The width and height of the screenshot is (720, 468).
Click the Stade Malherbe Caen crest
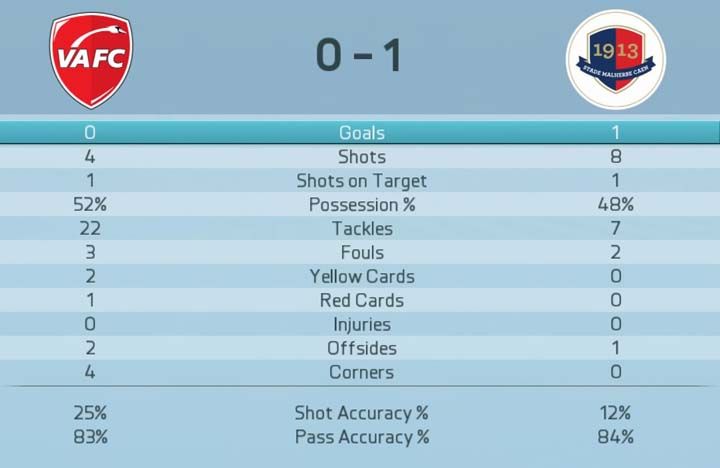[615, 59]
